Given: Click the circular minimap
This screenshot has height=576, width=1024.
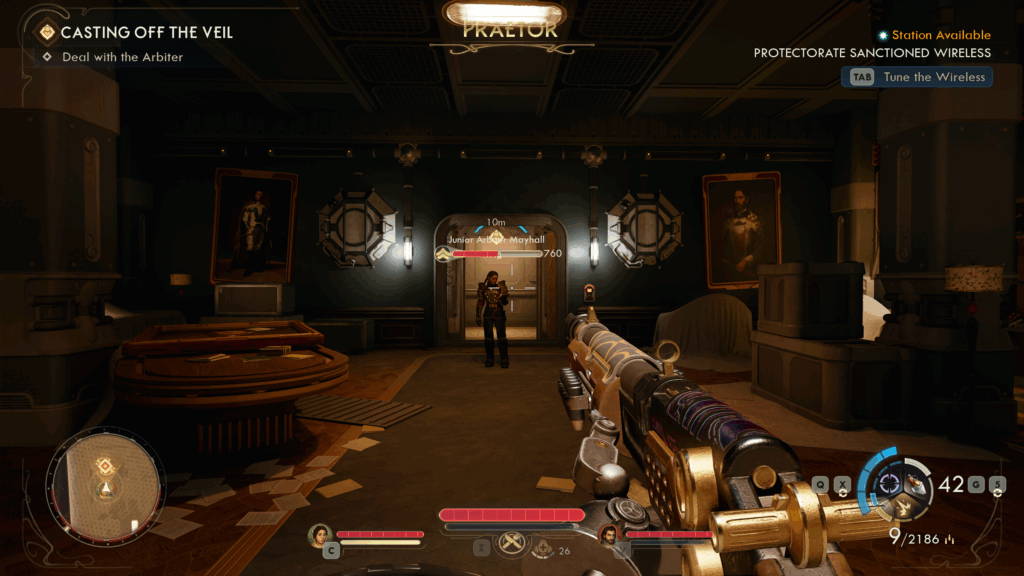Looking at the screenshot, I should click(104, 483).
